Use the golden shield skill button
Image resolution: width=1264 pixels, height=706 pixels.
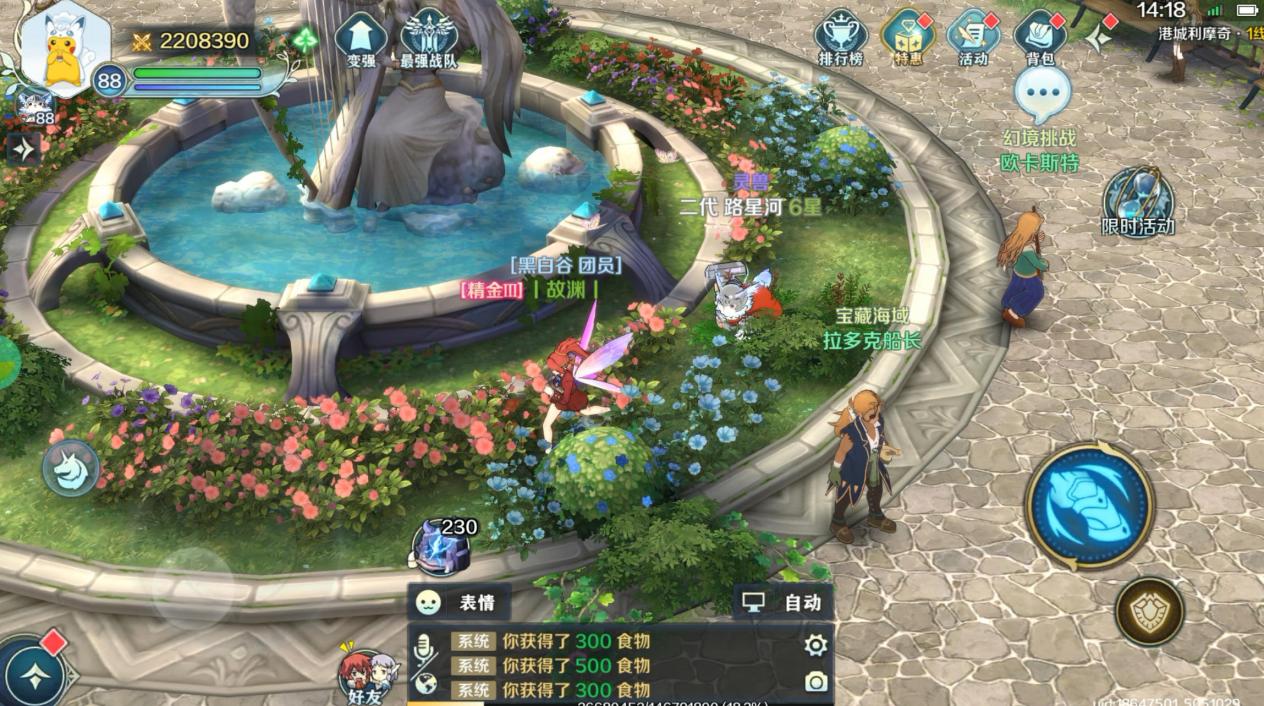tap(1150, 611)
